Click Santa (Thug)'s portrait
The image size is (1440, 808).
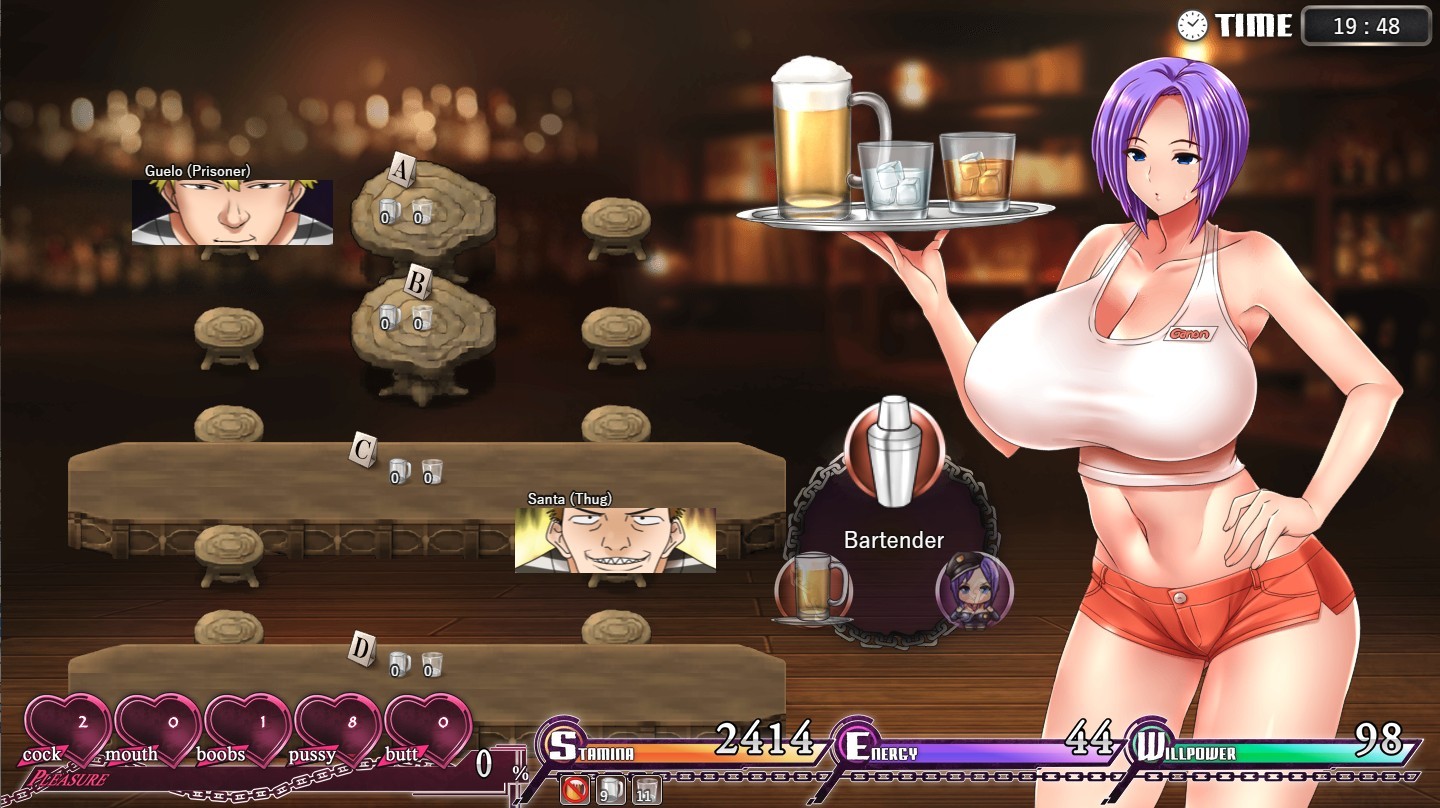point(615,540)
